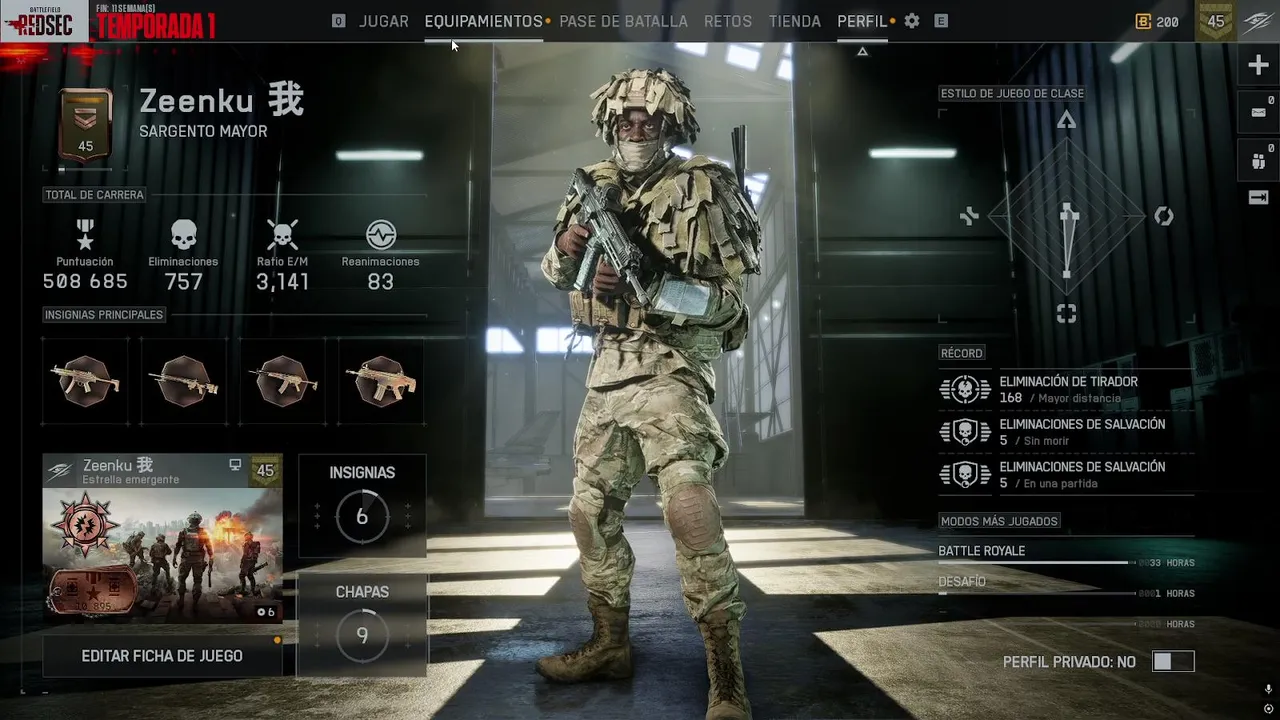
Task: Open the Jugar menu tab
Action: tap(383, 21)
